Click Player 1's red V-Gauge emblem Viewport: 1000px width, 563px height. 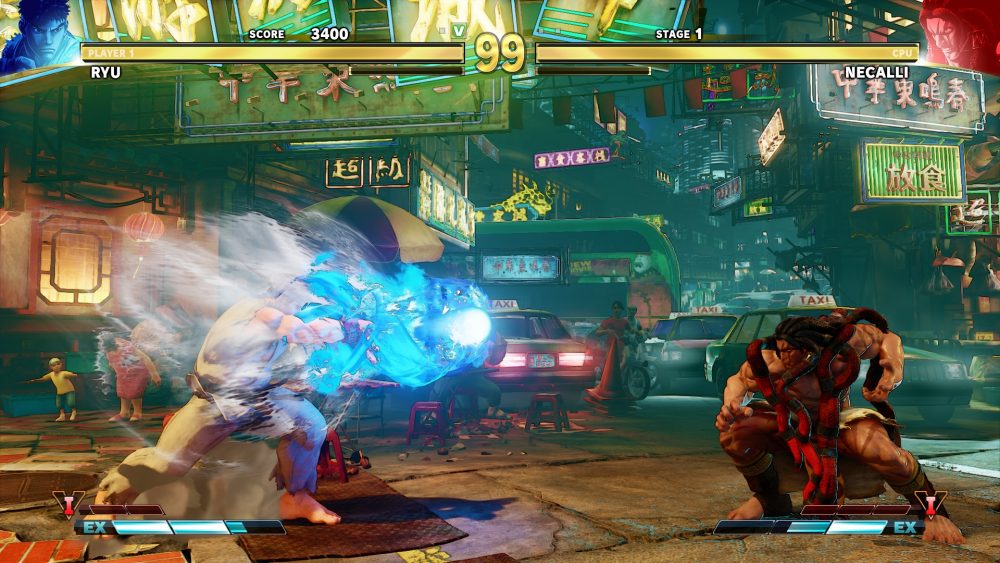coord(68,506)
